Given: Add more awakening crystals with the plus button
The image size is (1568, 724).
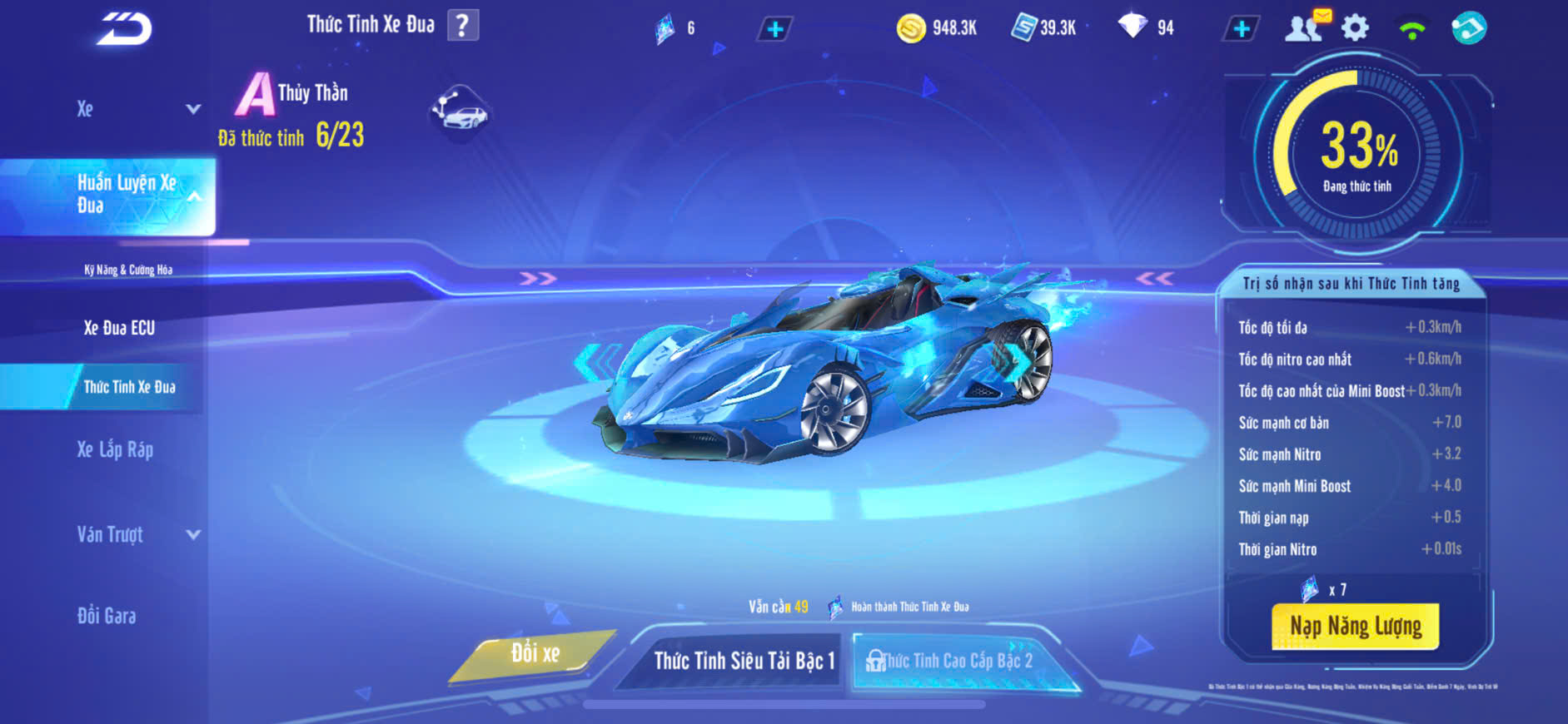Looking at the screenshot, I should 774,30.
